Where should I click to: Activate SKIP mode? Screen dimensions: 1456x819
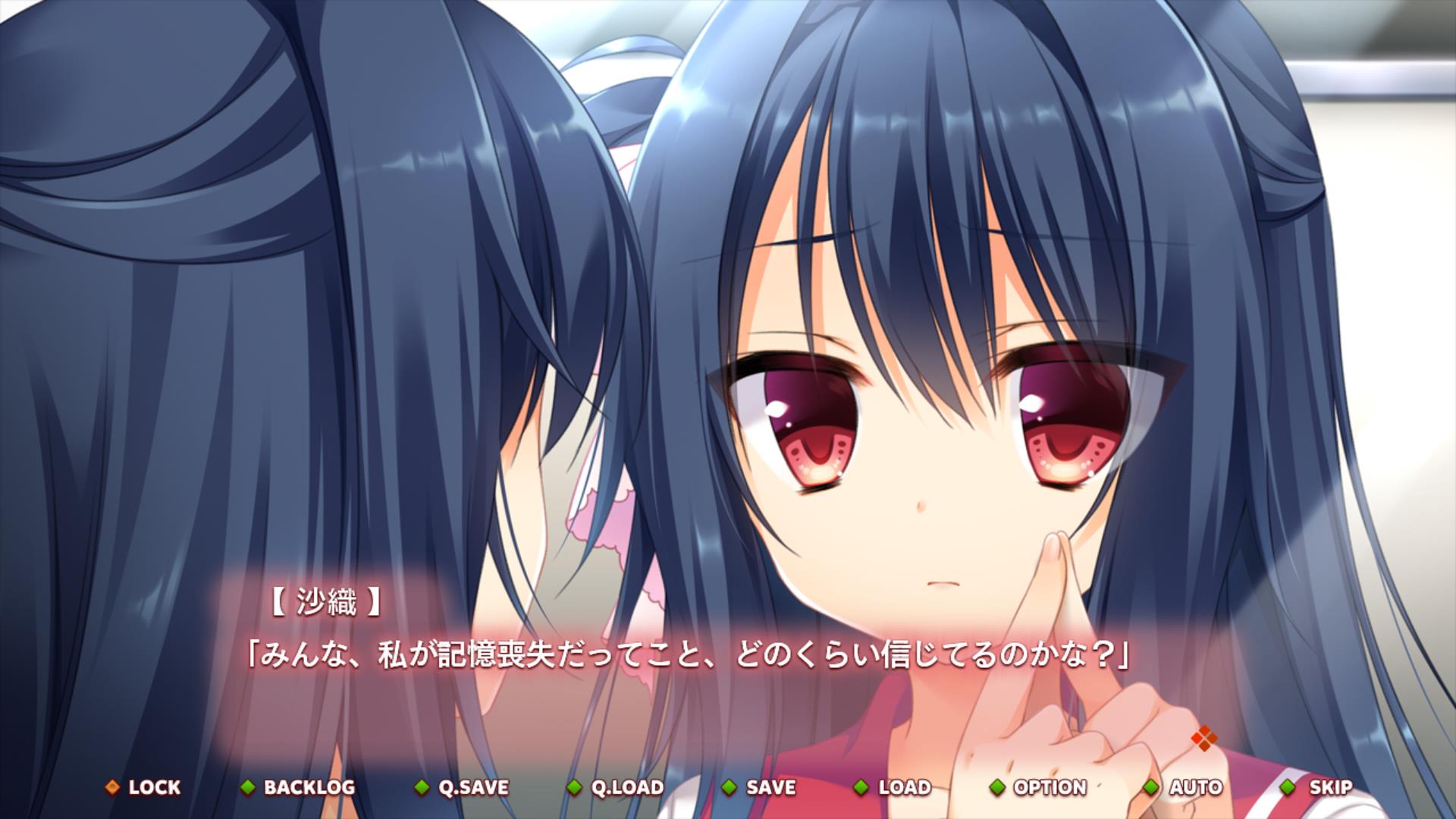pos(1319,787)
